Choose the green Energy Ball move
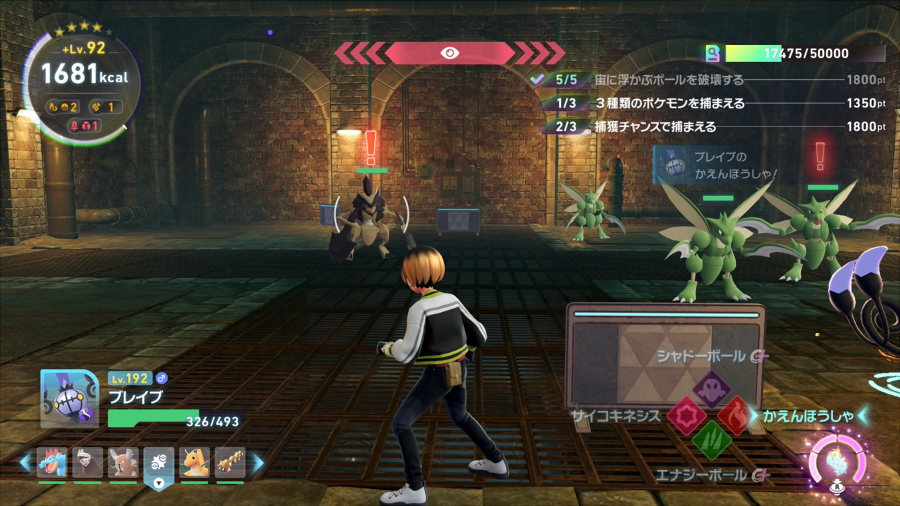Viewport: 900px width, 506px height. pos(711,441)
